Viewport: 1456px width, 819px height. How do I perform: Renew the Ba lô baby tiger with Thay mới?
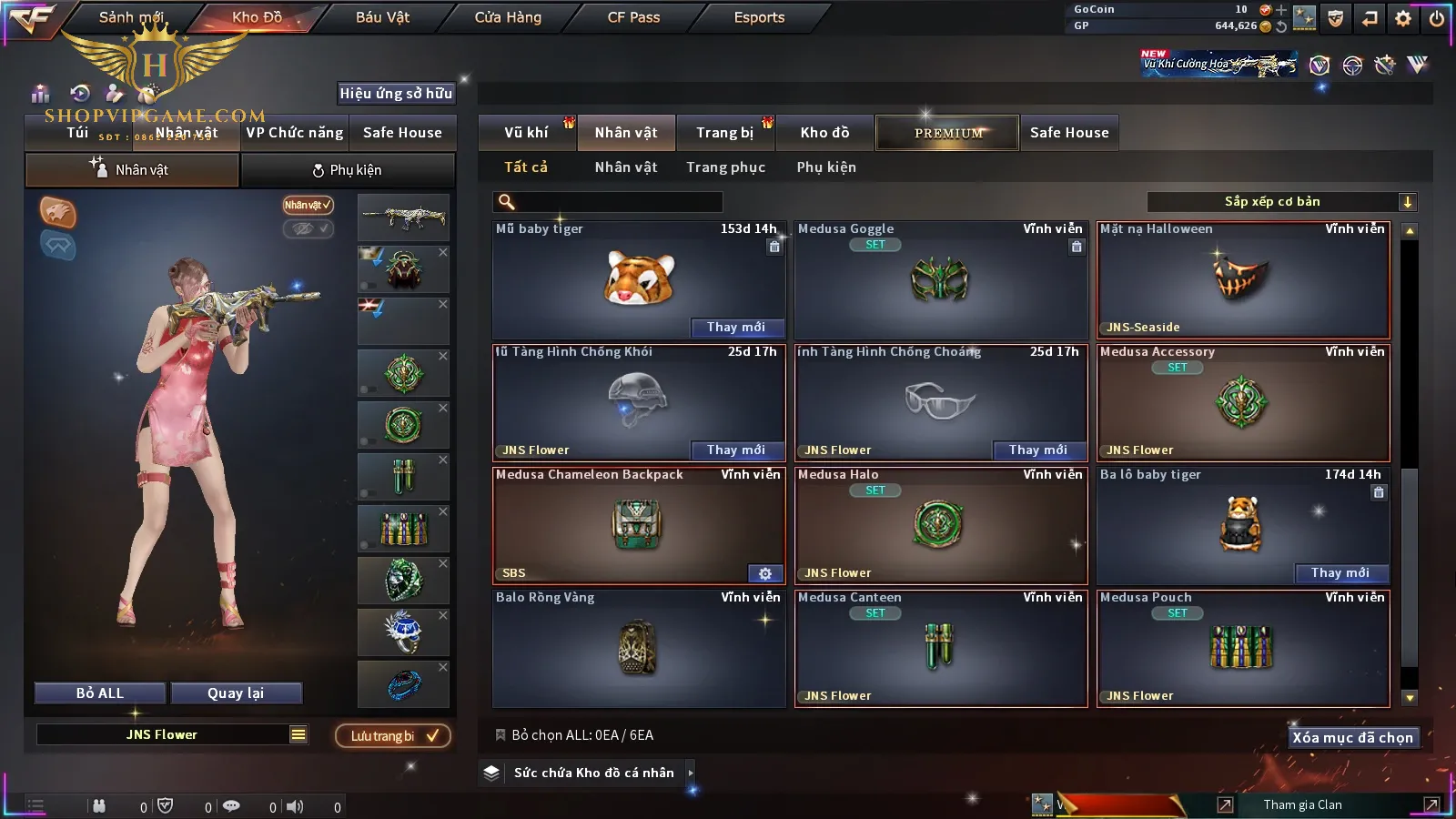[1340, 573]
